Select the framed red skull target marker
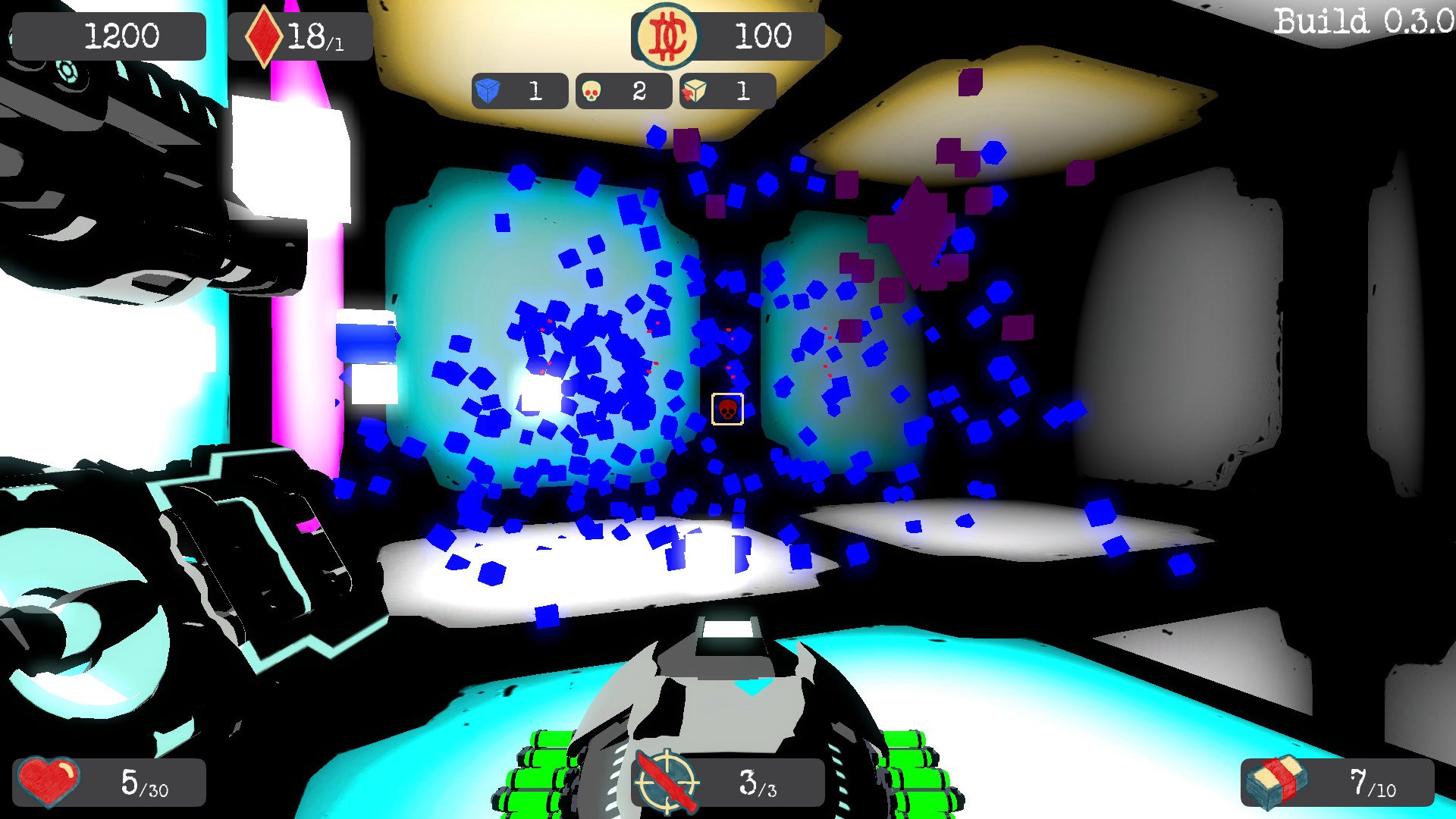This screenshot has width=1456, height=819. tap(727, 409)
